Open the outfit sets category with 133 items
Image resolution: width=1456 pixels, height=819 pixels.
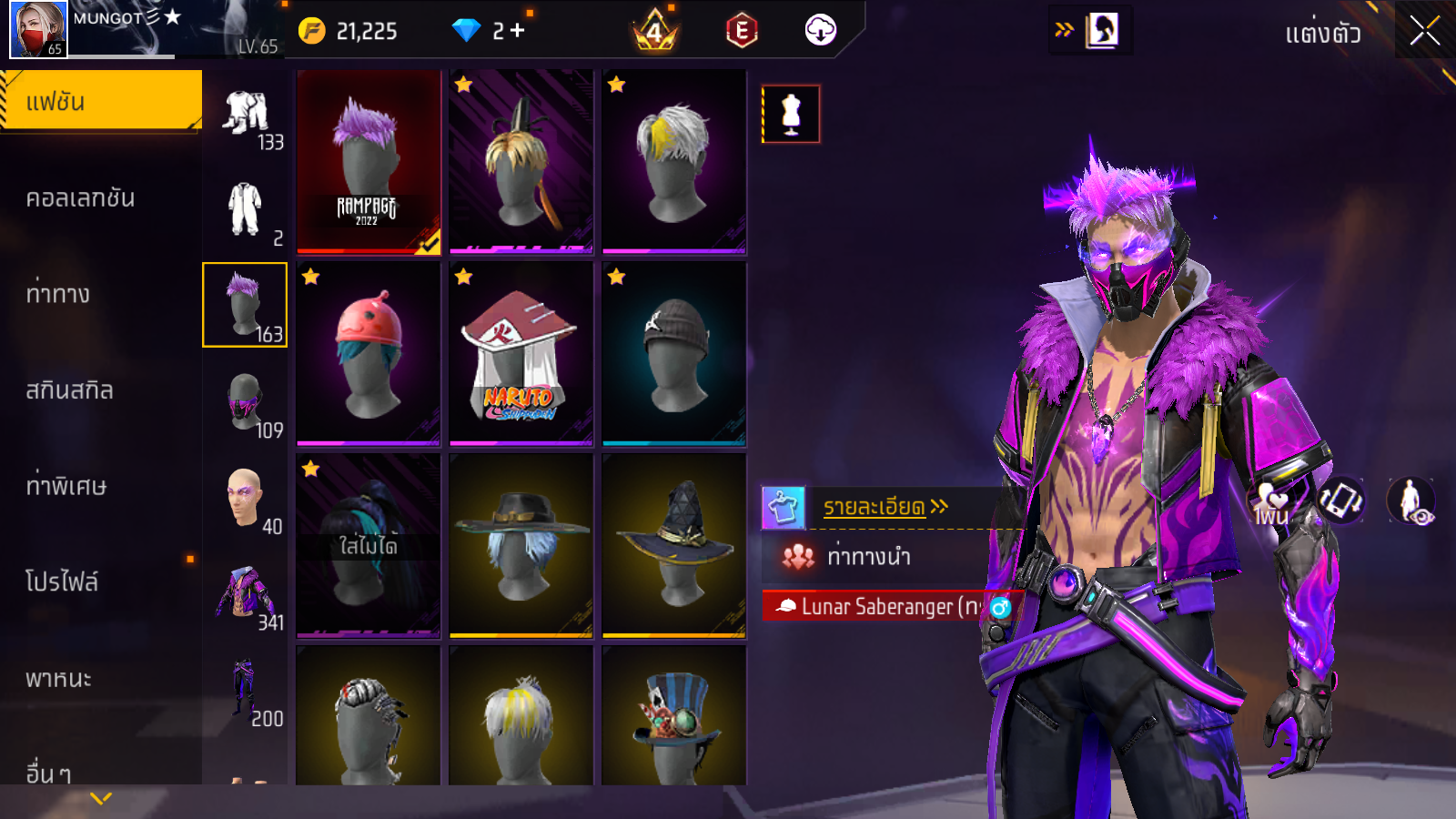[x=246, y=116]
